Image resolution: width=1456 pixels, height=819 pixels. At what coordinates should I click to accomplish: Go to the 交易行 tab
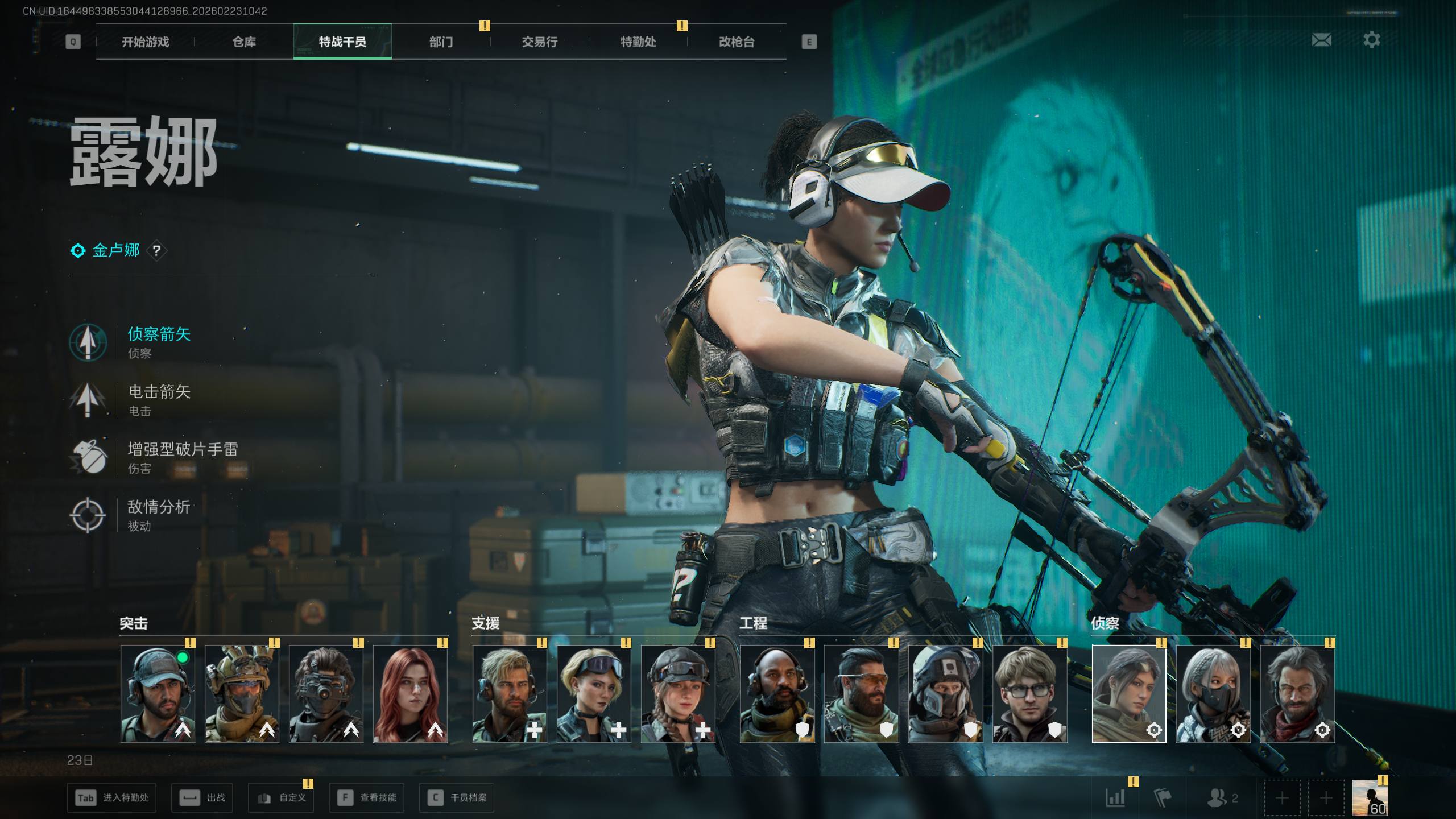(539, 42)
